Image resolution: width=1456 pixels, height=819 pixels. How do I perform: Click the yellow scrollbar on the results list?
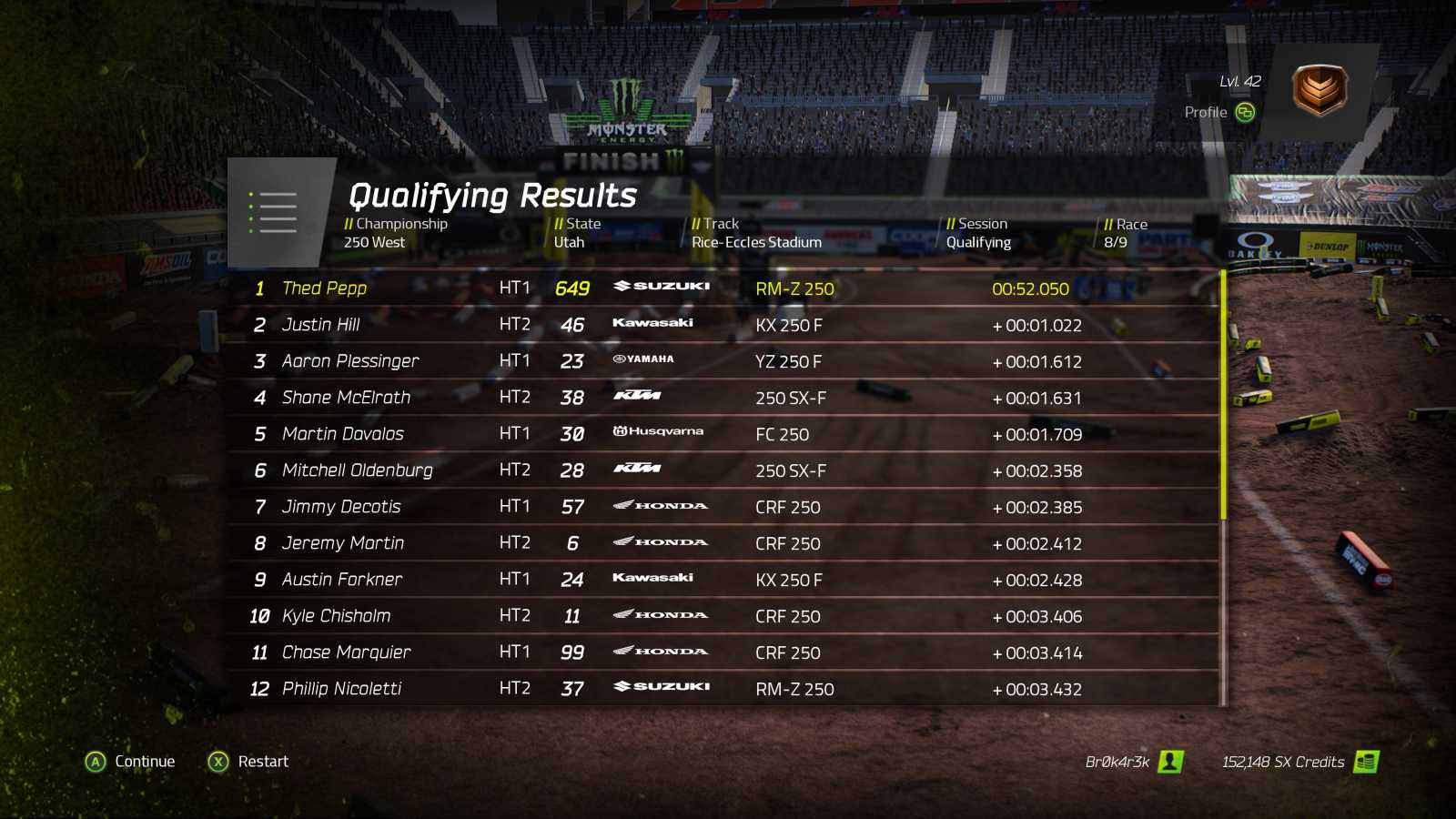[x=1224, y=391]
